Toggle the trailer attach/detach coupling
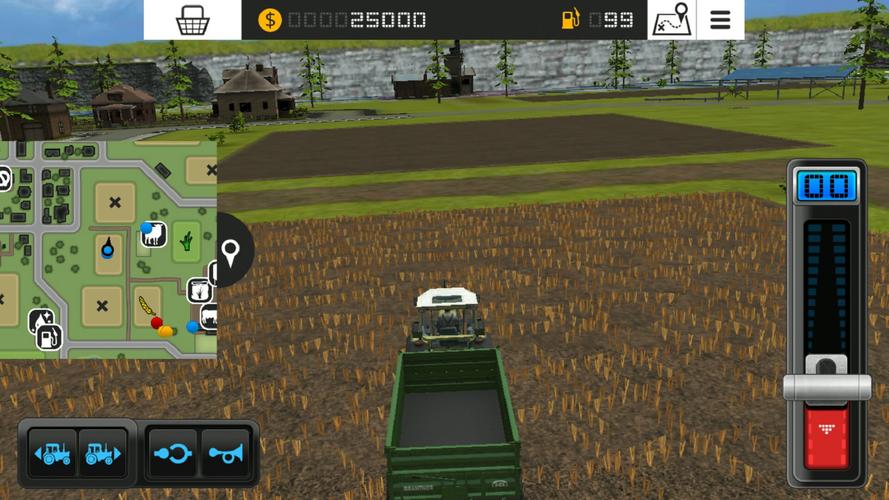The height and width of the screenshot is (500, 889). (x=173, y=453)
